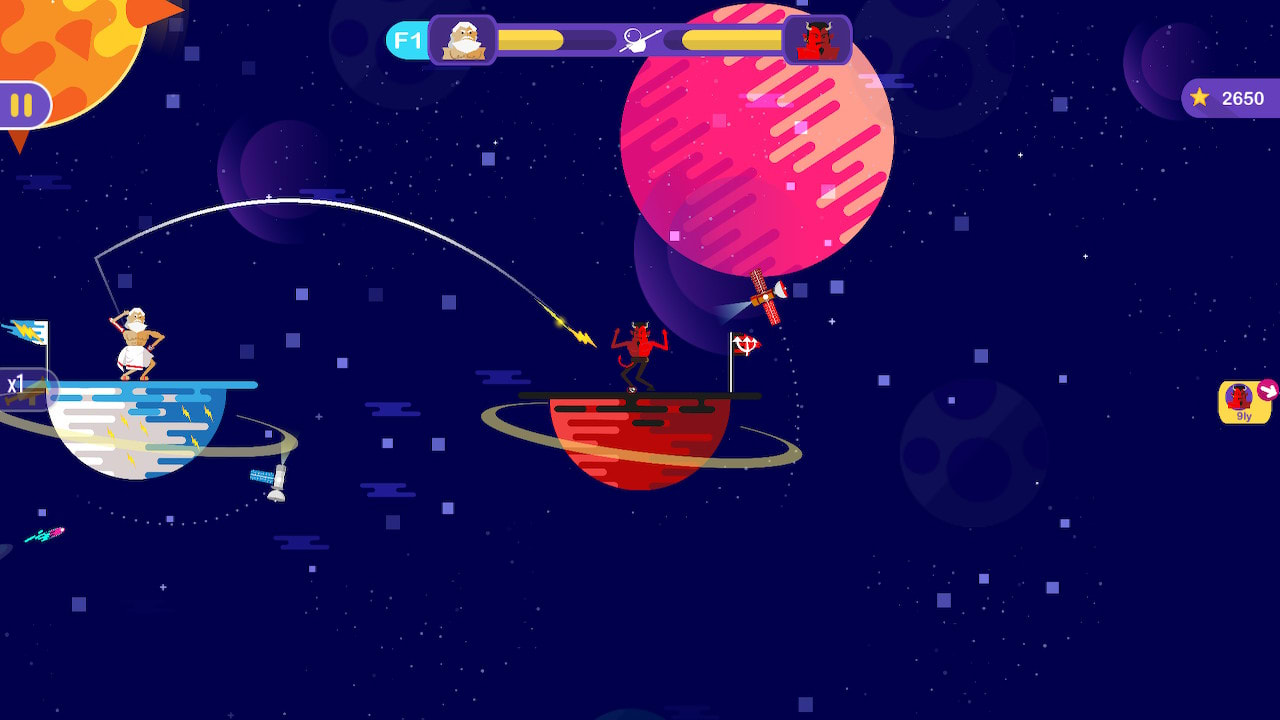Click the F1 level label
This screenshot has width=1280, height=720.
coord(406,40)
